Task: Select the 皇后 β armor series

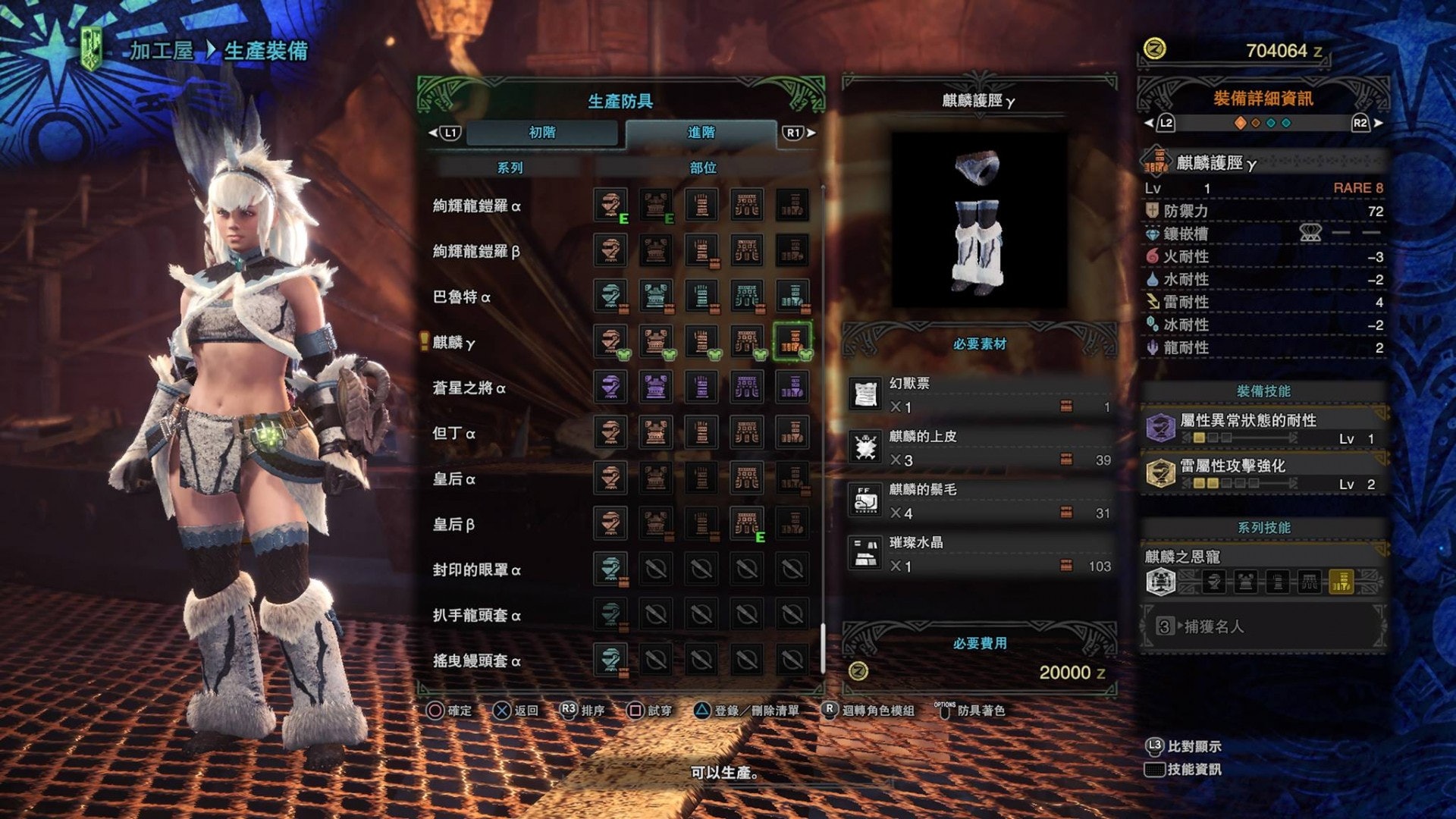Action: [453, 525]
